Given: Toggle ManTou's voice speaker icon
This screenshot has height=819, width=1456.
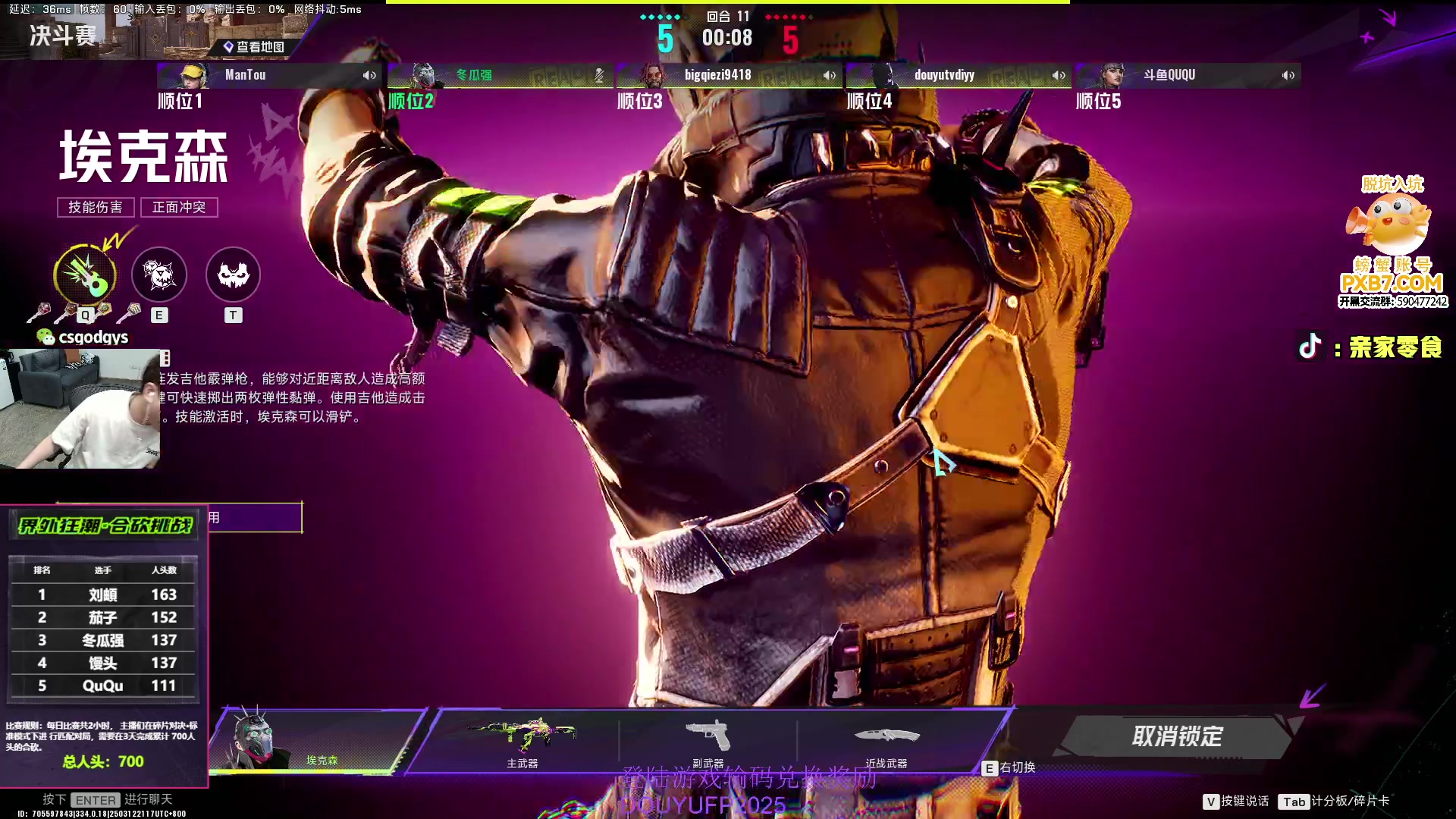Looking at the screenshot, I should 369,75.
